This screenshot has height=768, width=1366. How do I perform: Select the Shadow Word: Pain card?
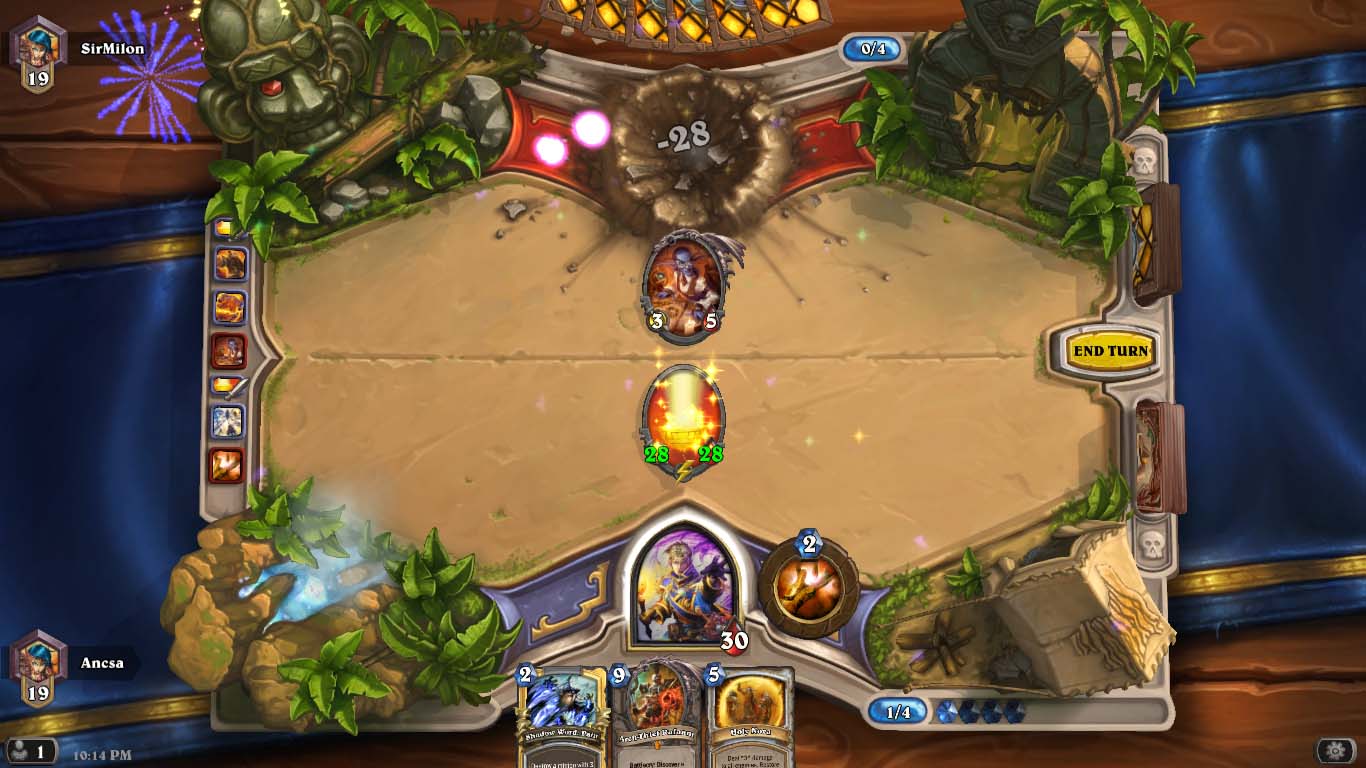coord(562,717)
